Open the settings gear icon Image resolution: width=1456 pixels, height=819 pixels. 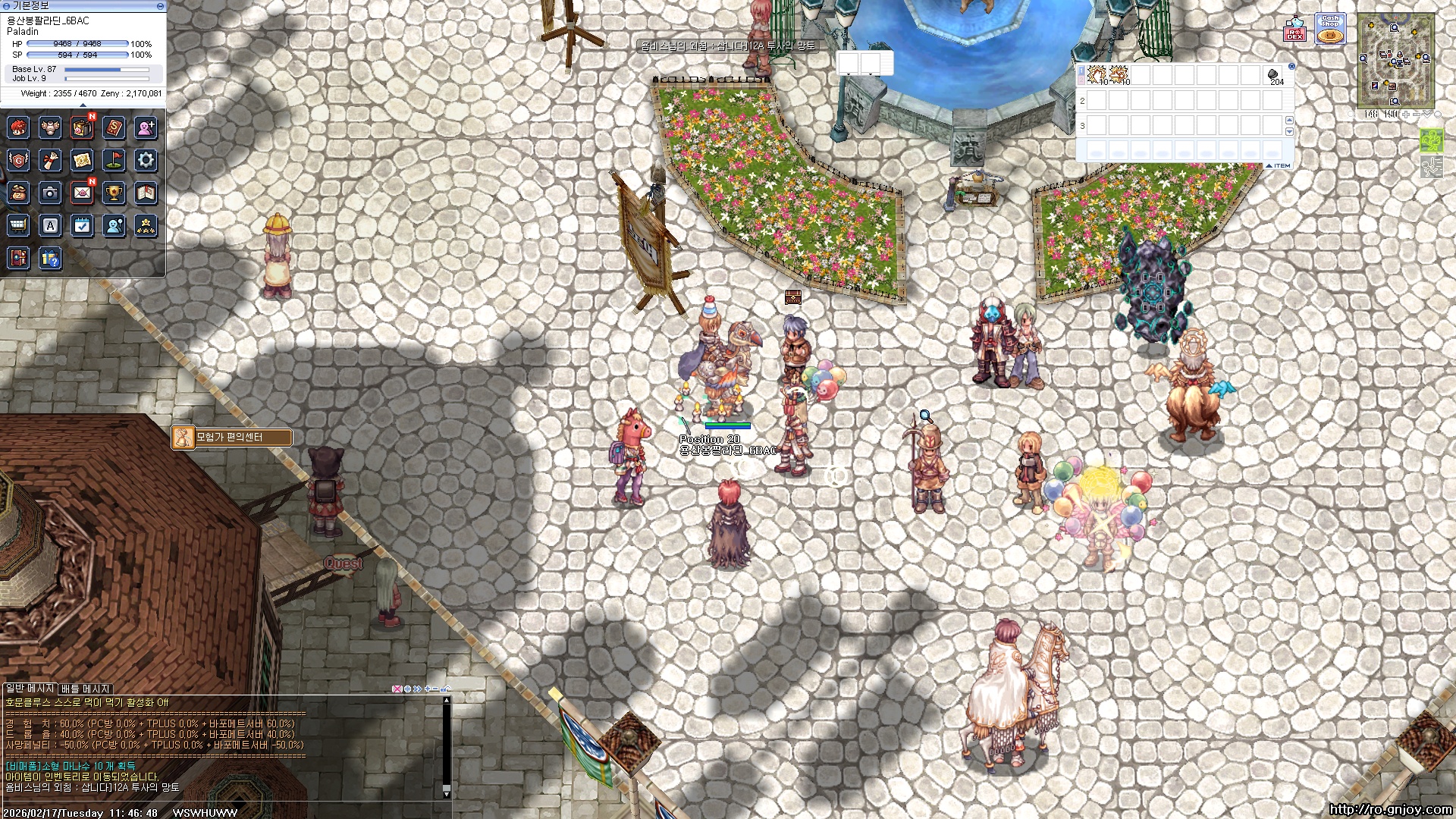[x=146, y=160]
